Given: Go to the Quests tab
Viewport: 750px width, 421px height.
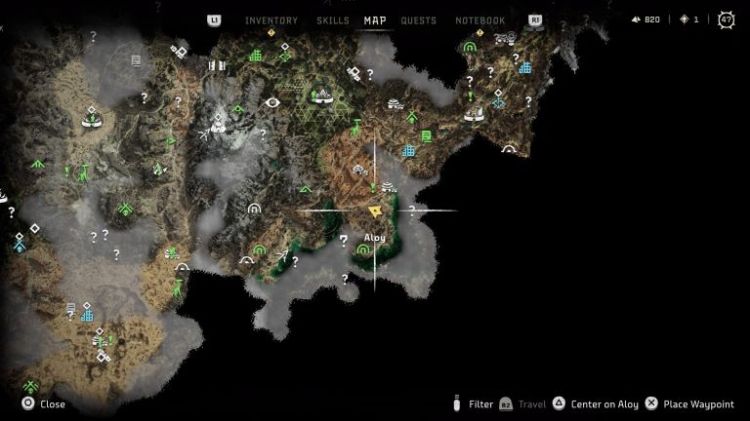Looking at the screenshot, I should click(418, 20).
